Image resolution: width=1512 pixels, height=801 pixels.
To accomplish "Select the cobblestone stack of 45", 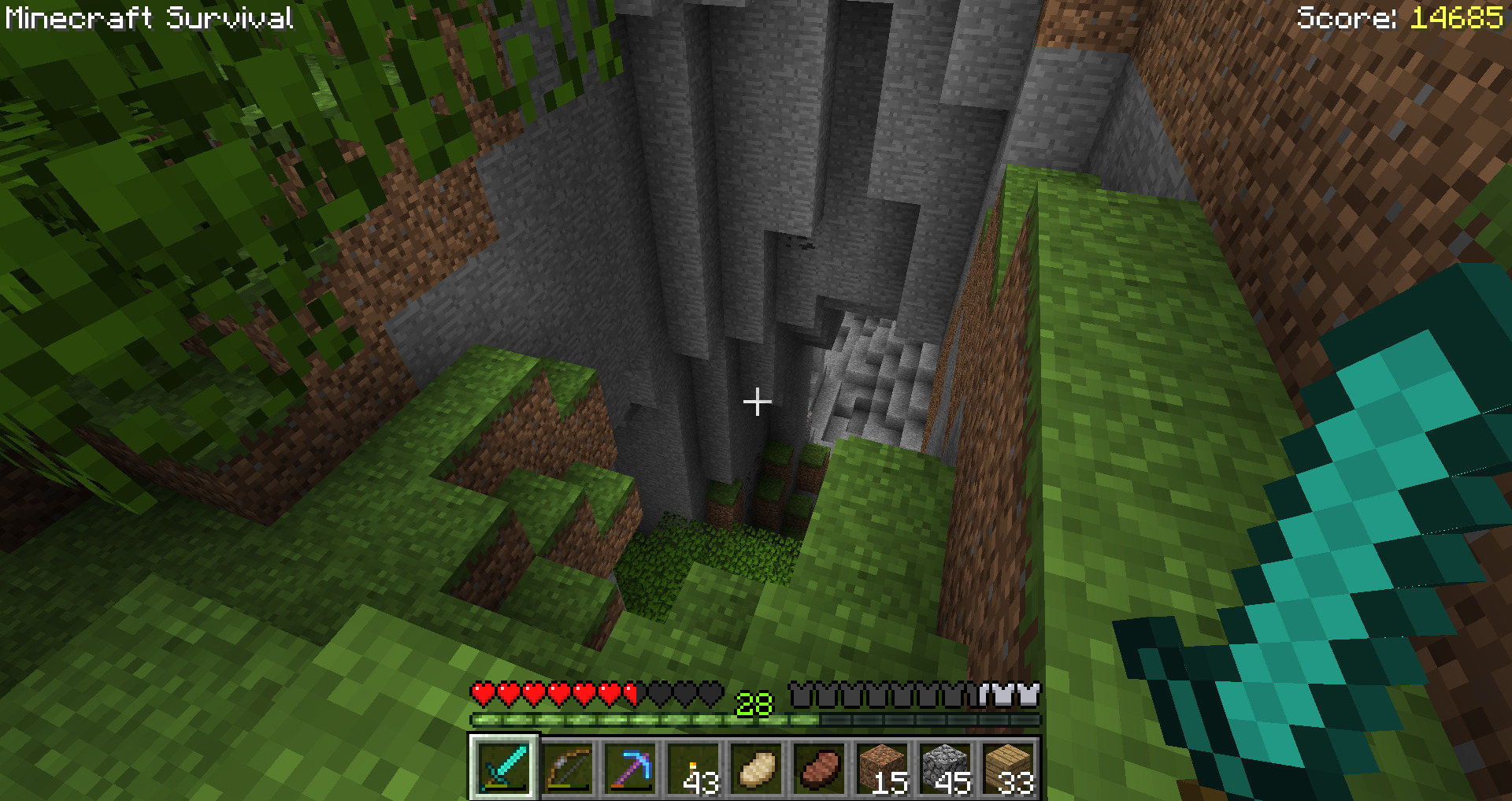I will point(946,767).
